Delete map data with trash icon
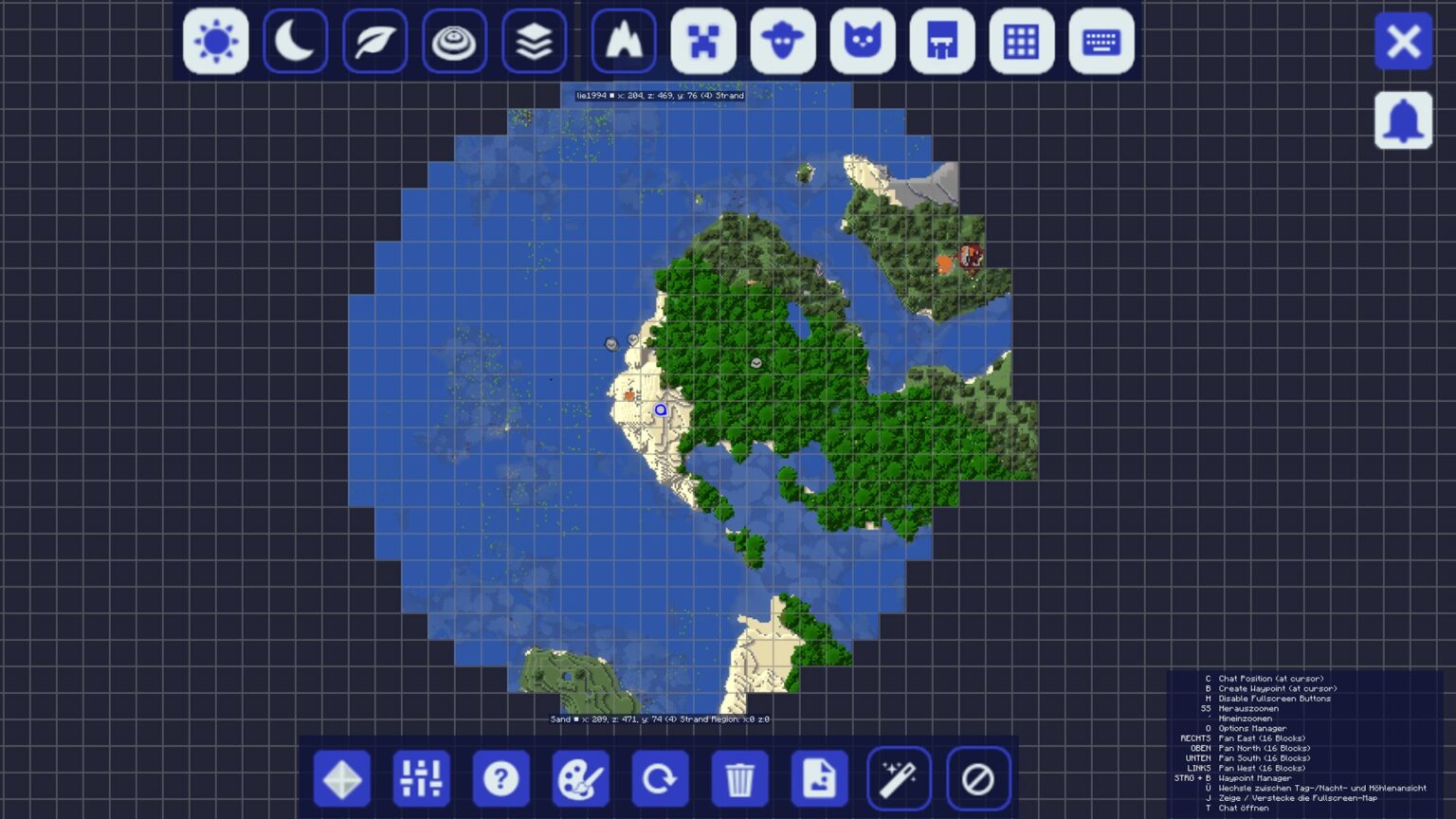Screen dimensions: 1456x819 (x=741, y=777)
